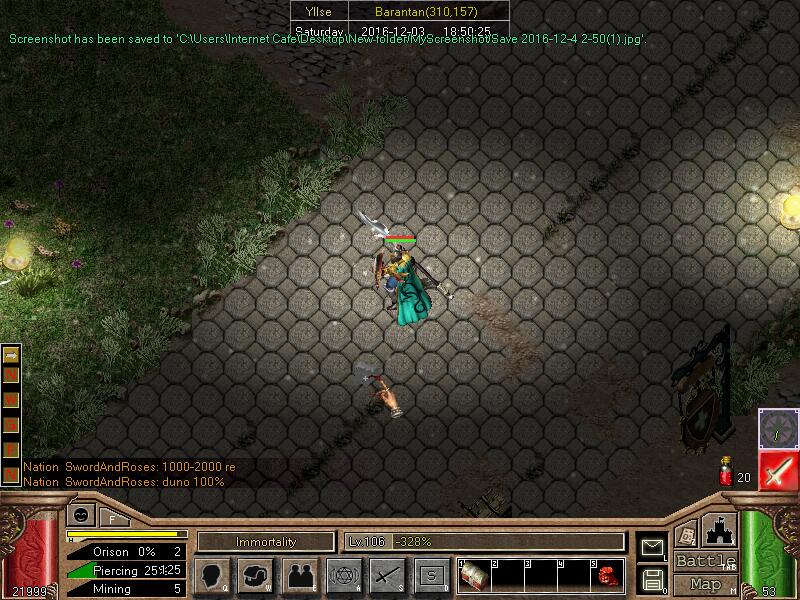Click the compass dial above the sword
This screenshot has height=600, width=800.
[x=777, y=427]
